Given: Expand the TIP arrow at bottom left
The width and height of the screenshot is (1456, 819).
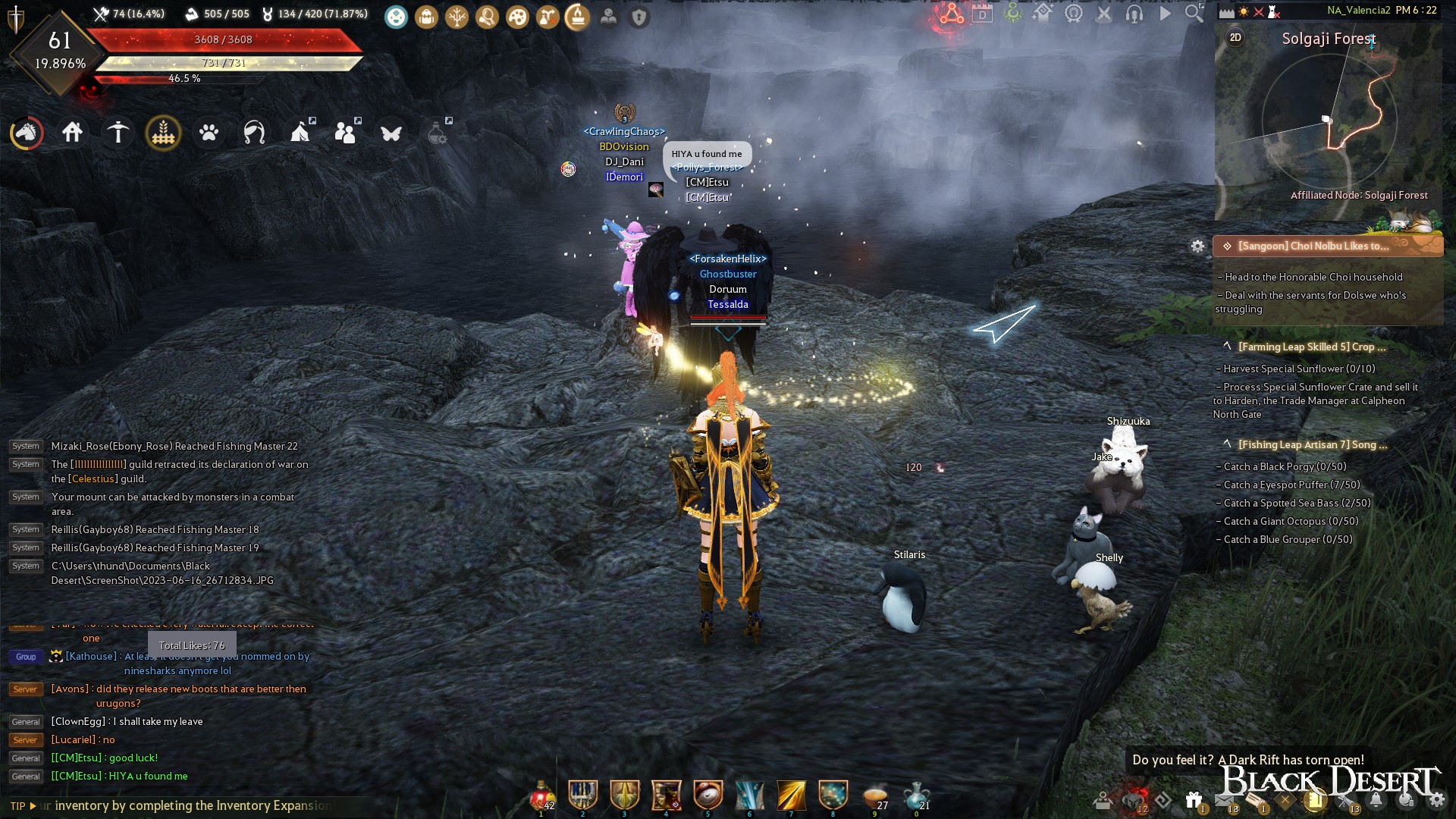Looking at the screenshot, I should coord(35,805).
